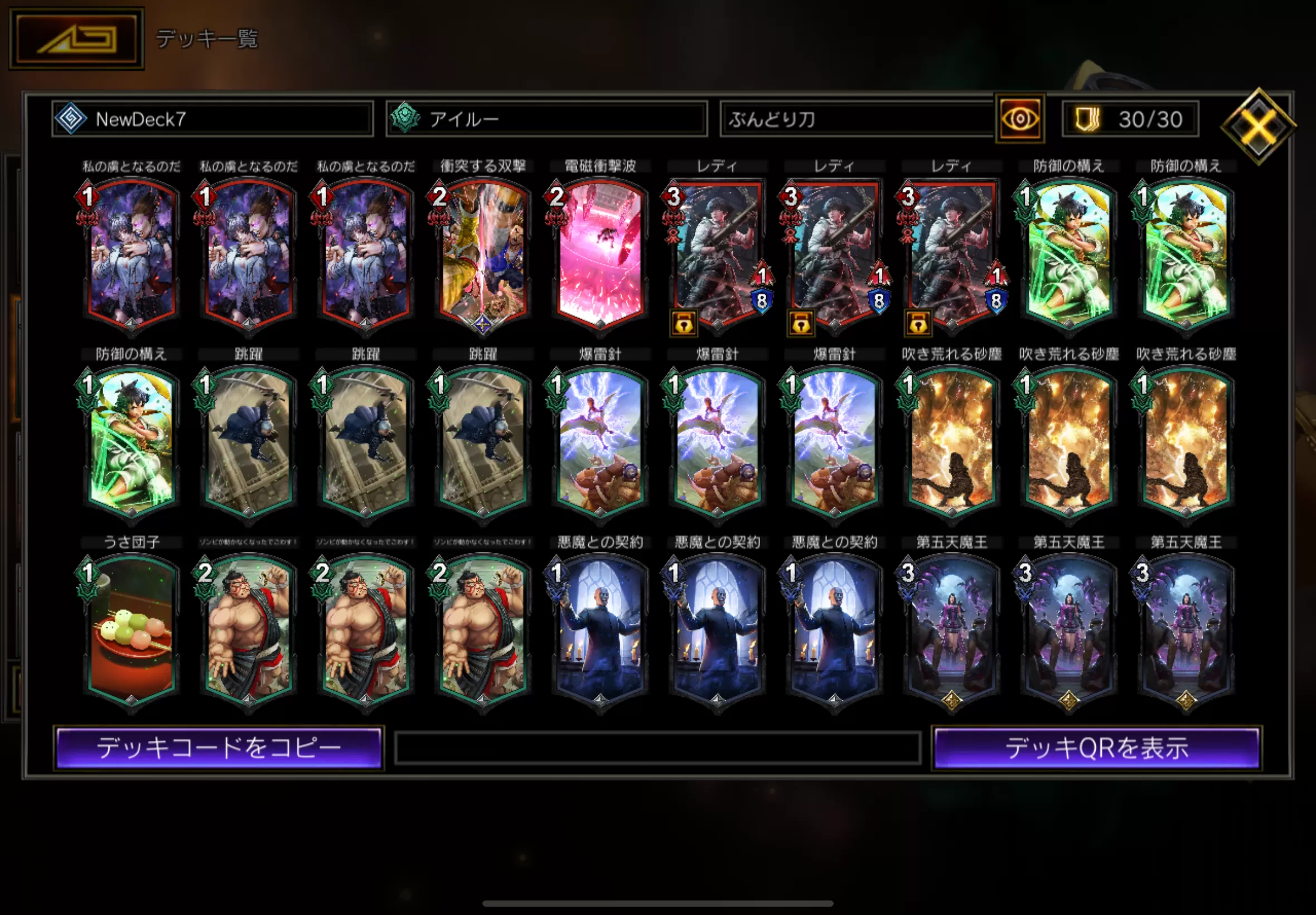Screen dimensions: 1316x915
Task: Show the deck QR code
Action: click(1096, 748)
